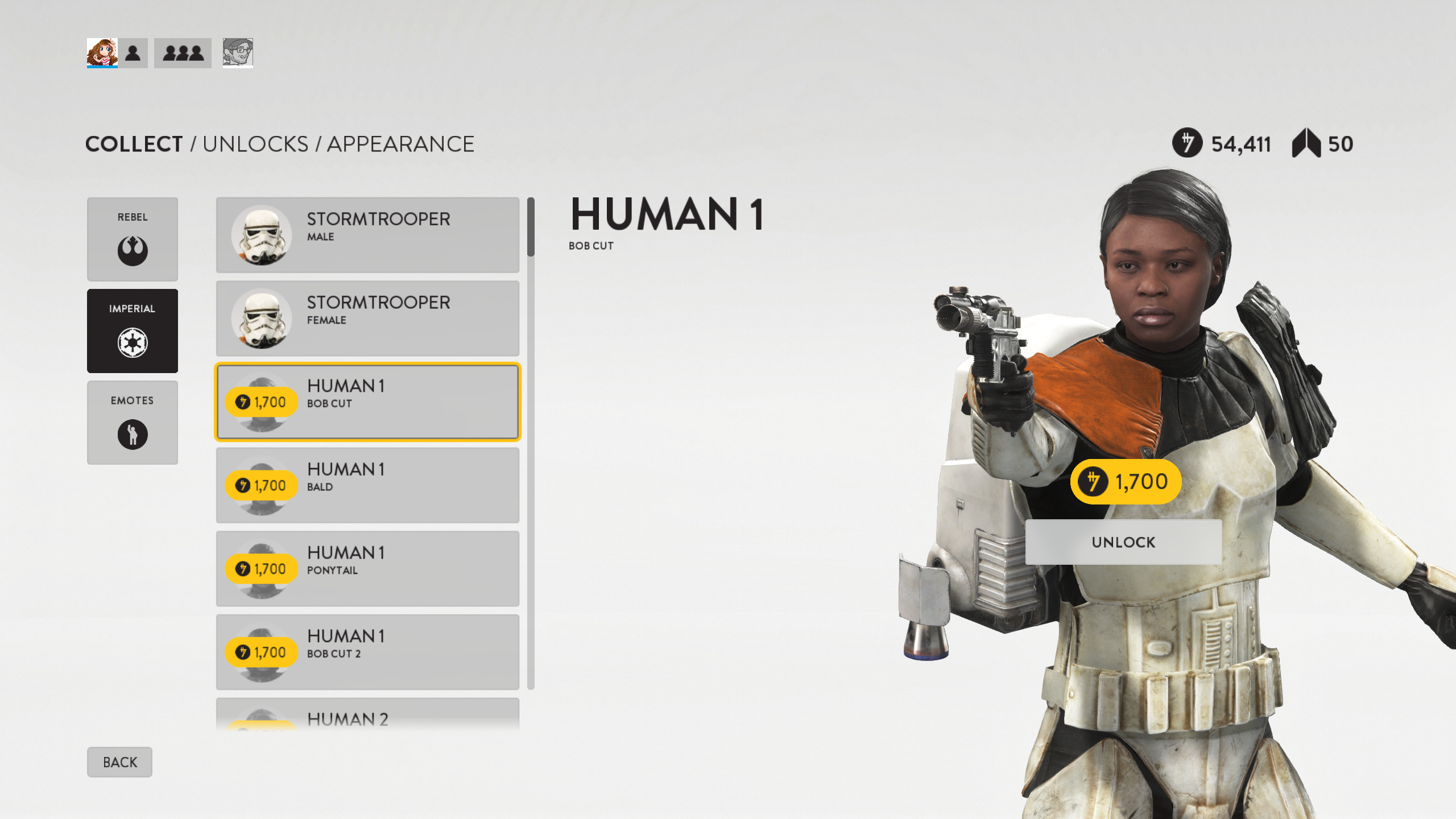Click the Collect breadcrumb heading
Viewport: 1456px width, 819px height.
tap(134, 144)
